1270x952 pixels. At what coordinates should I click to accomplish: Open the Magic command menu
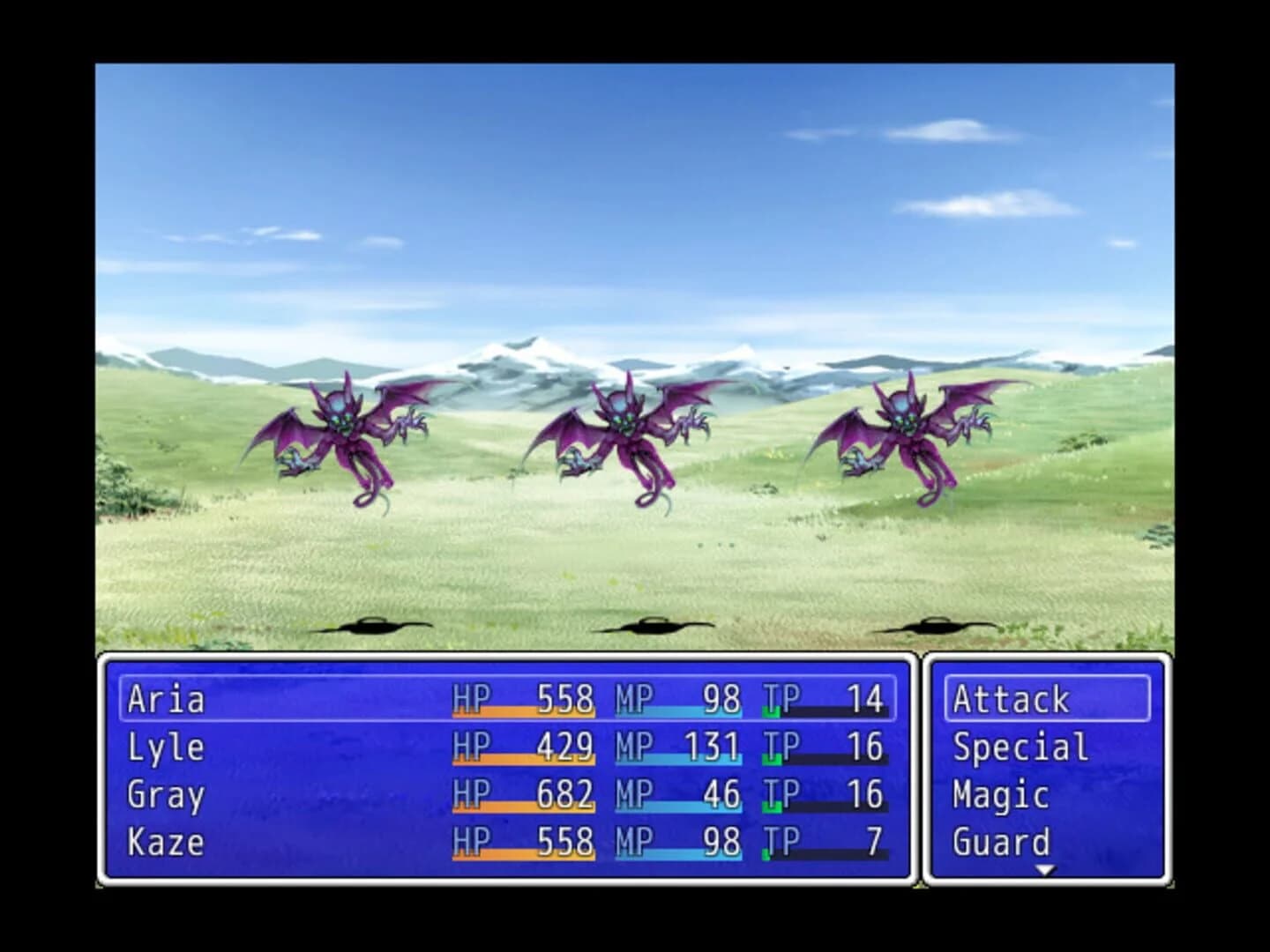coord(997,795)
